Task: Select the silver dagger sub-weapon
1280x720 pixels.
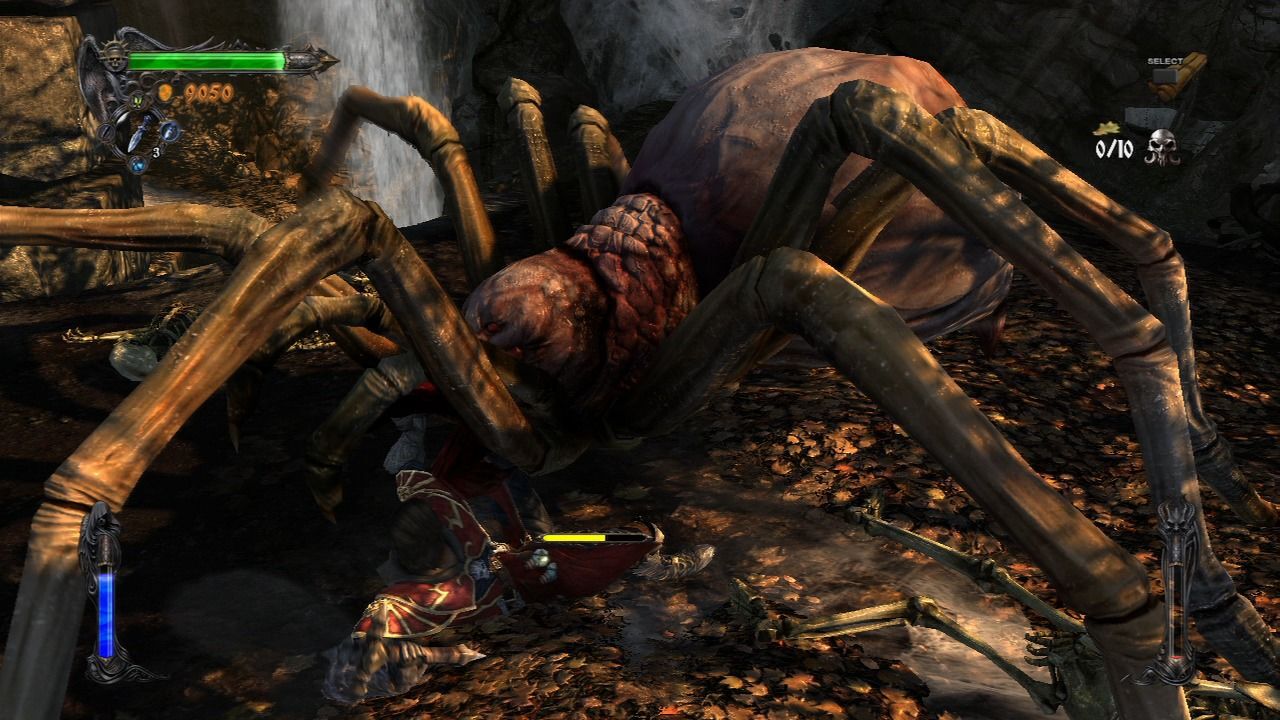Action: pos(139,130)
